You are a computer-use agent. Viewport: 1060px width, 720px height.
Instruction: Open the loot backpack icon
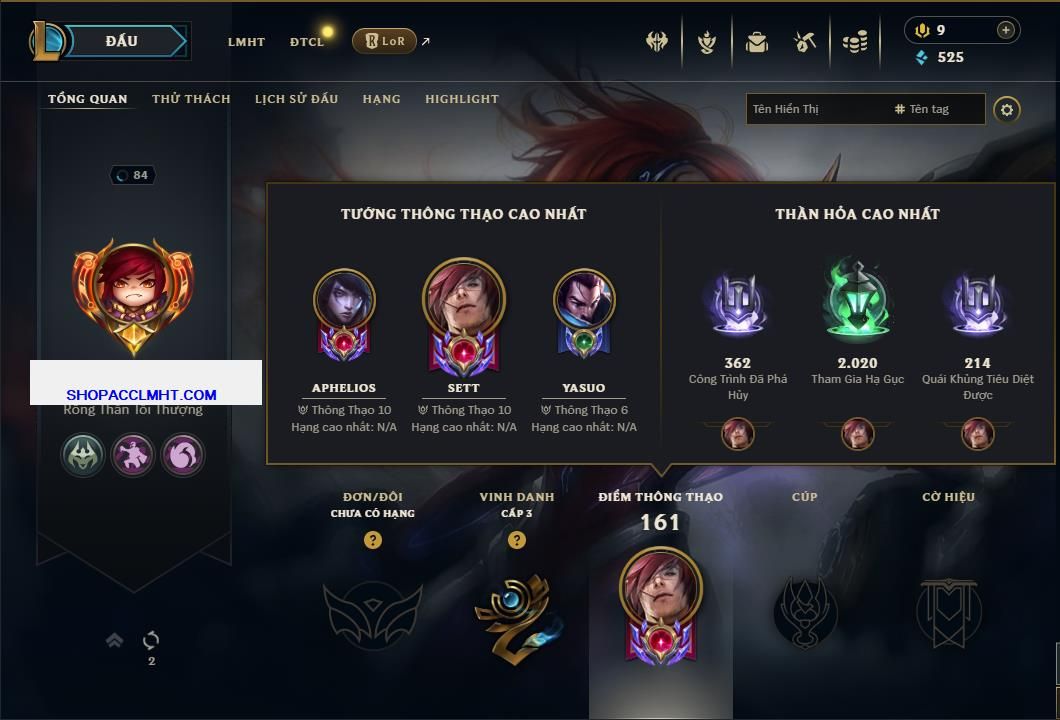point(756,42)
